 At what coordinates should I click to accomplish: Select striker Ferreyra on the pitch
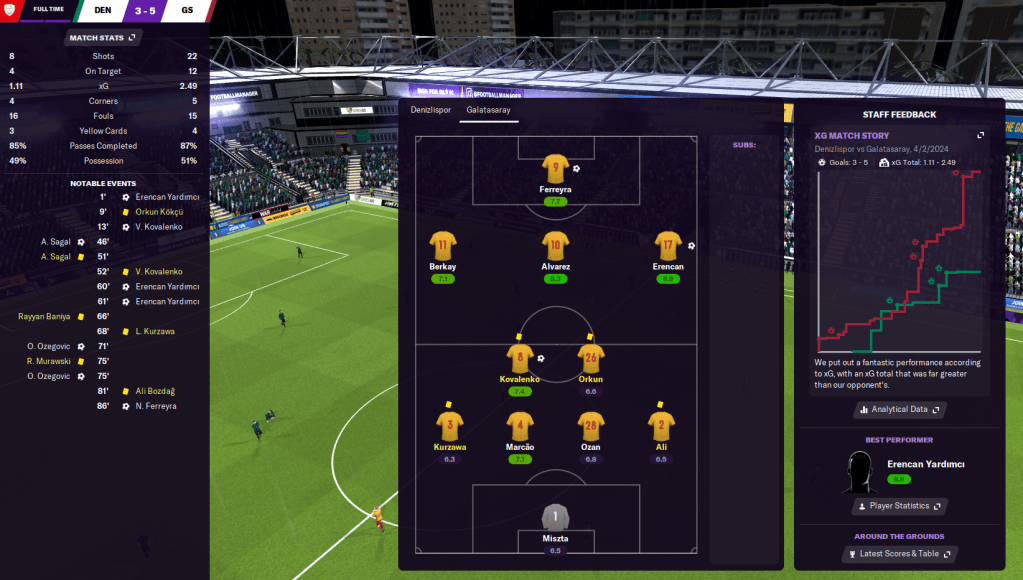click(555, 169)
